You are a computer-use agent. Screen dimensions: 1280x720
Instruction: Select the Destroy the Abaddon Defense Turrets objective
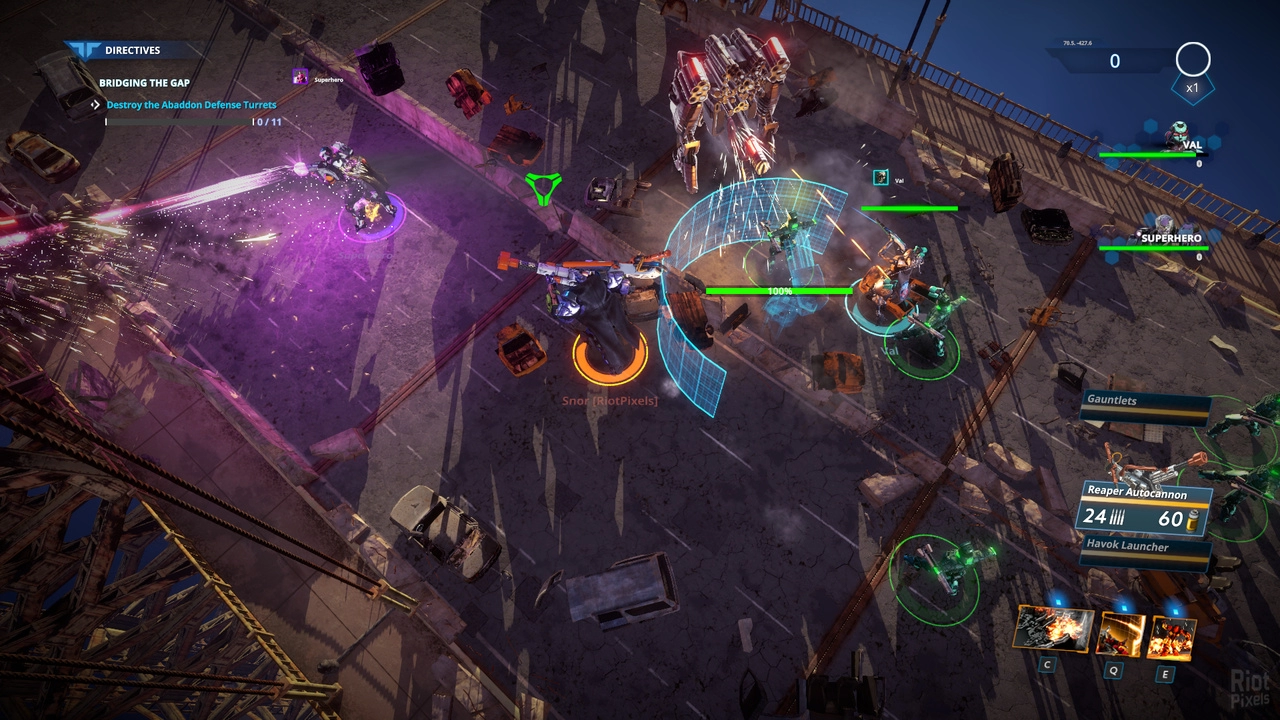(191, 104)
